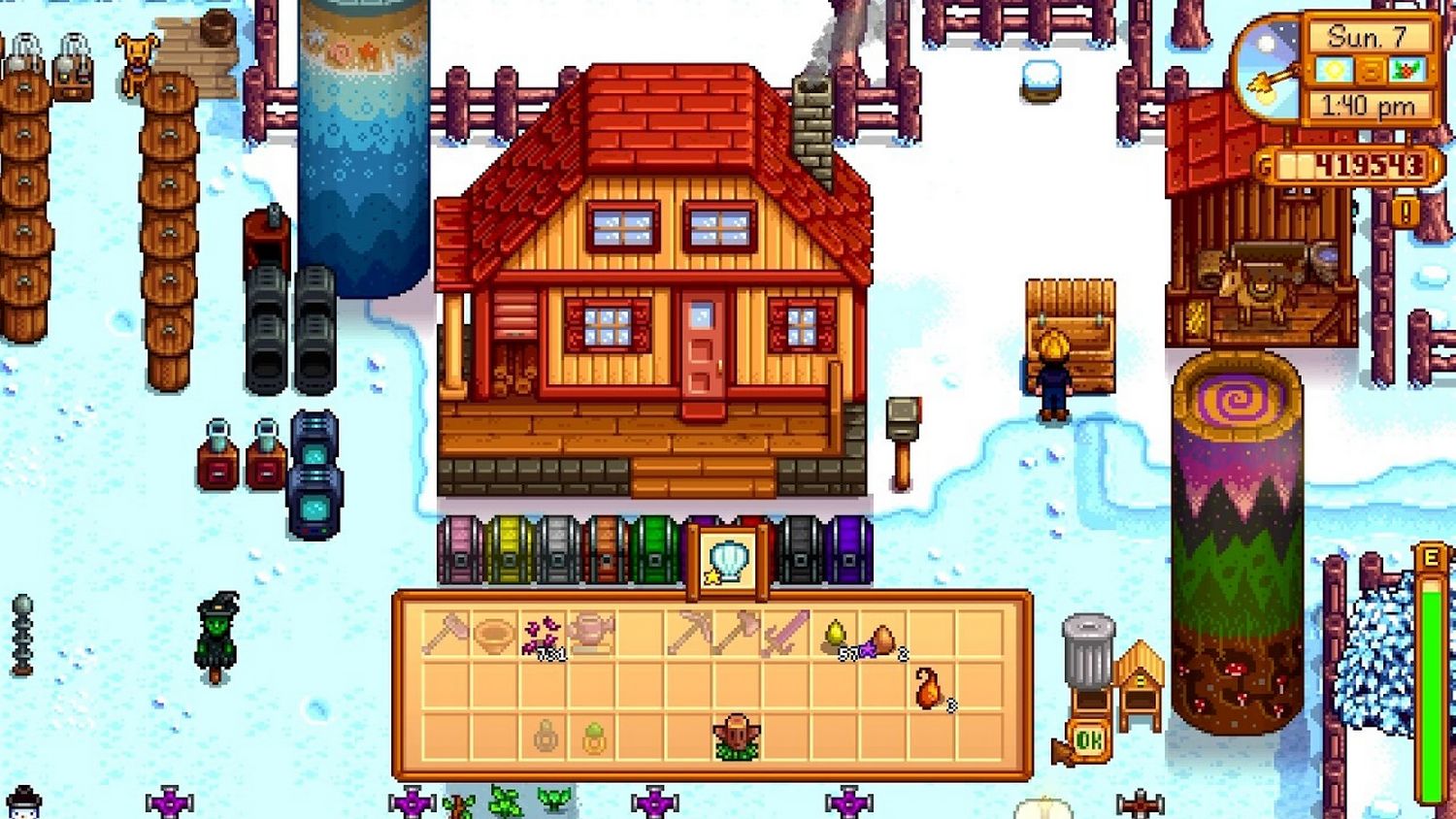1456x819 pixels.
Task: Select the sword in the inventory
Action: (x=785, y=635)
